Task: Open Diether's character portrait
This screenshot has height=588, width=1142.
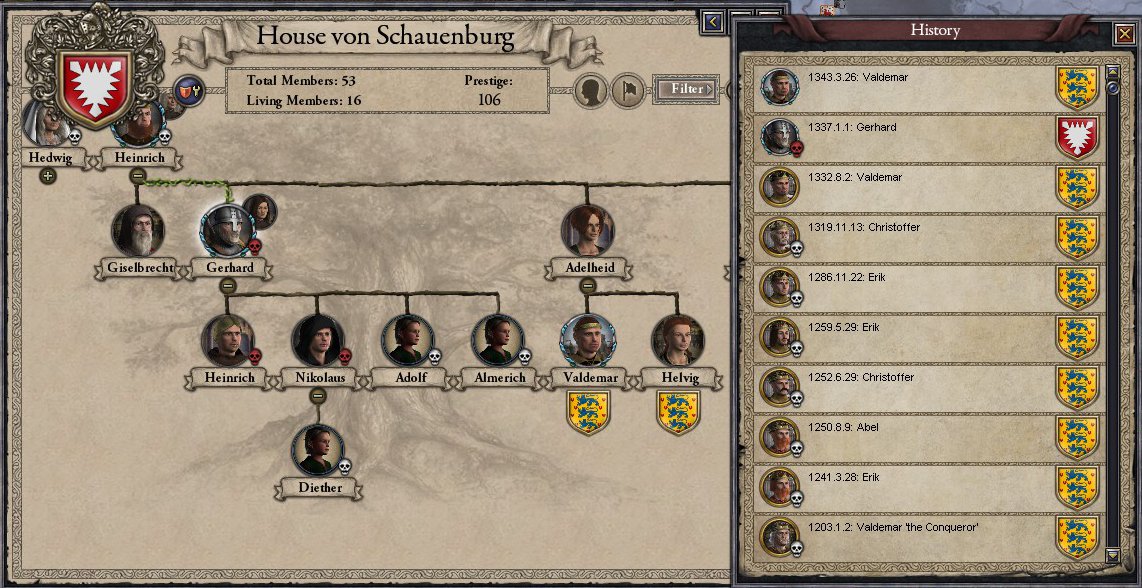Action: [318, 451]
